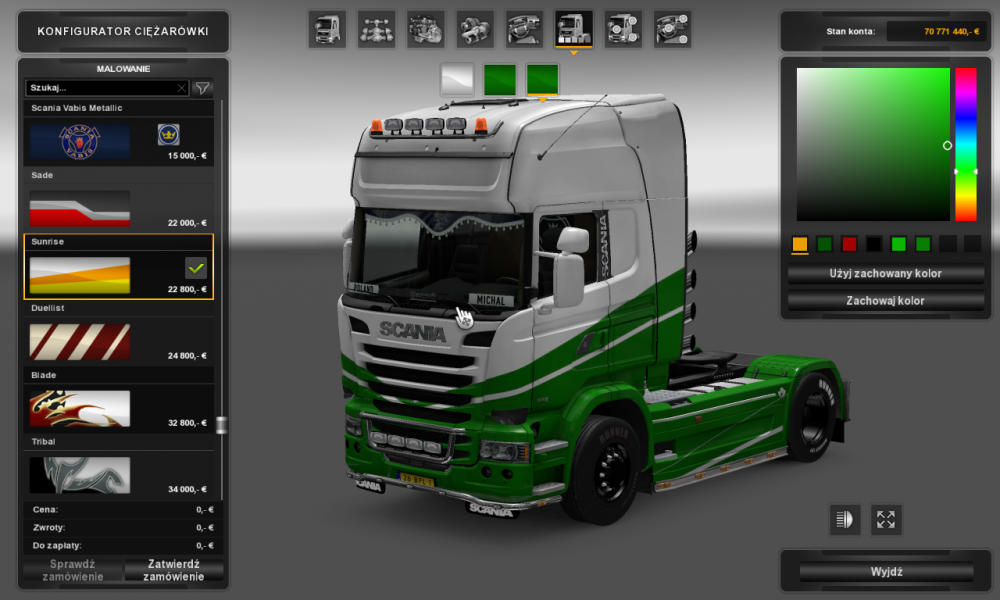Choose the Sade paint job
The width and height of the screenshot is (1000, 600).
click(118, 208)
